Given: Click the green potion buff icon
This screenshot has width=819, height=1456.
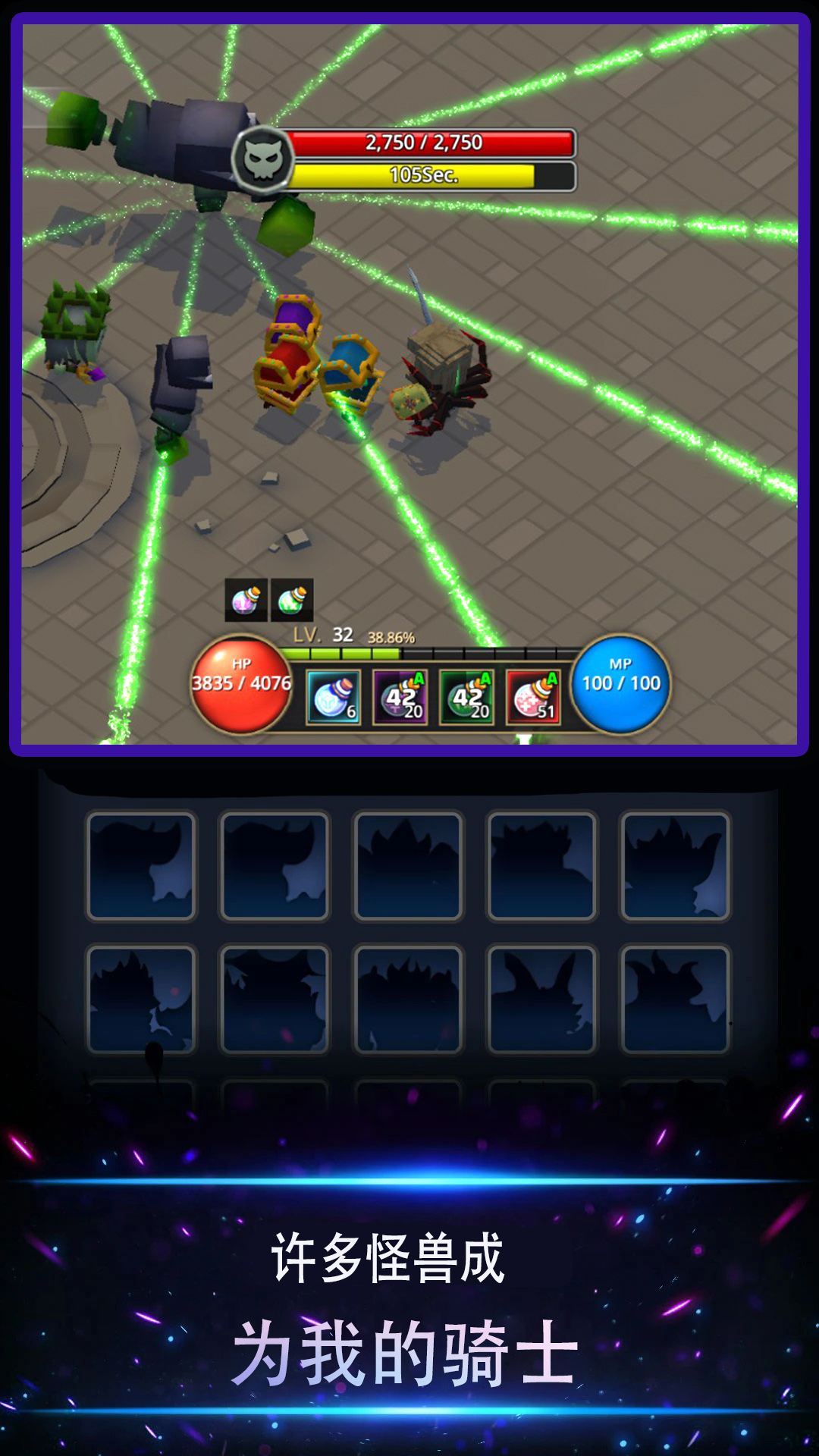Looking at the screenshot, I should (x=292, y=600).
